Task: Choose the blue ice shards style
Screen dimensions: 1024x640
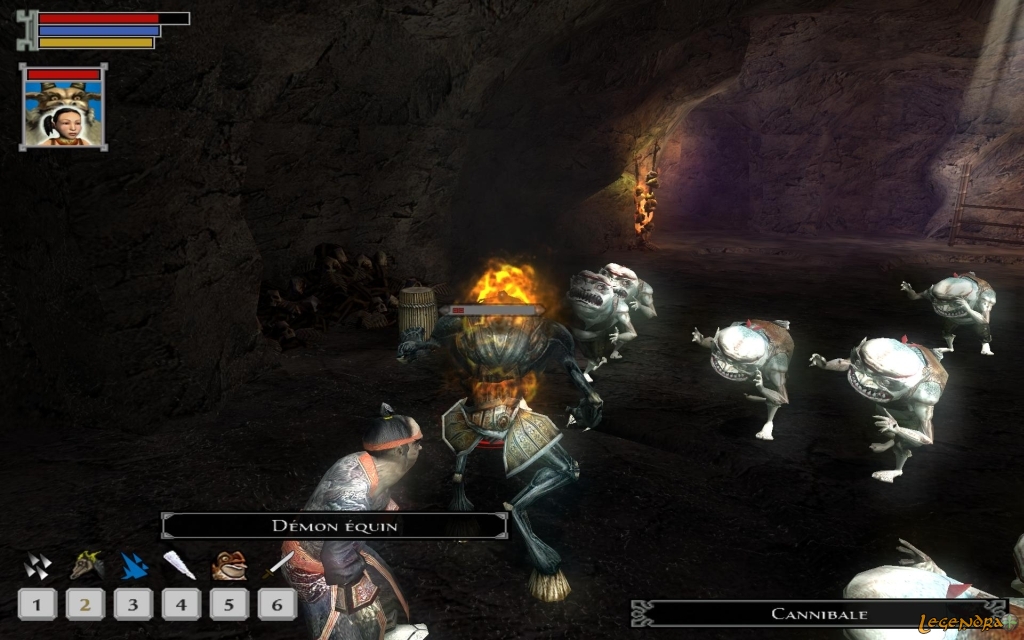Action: [133, 567]
